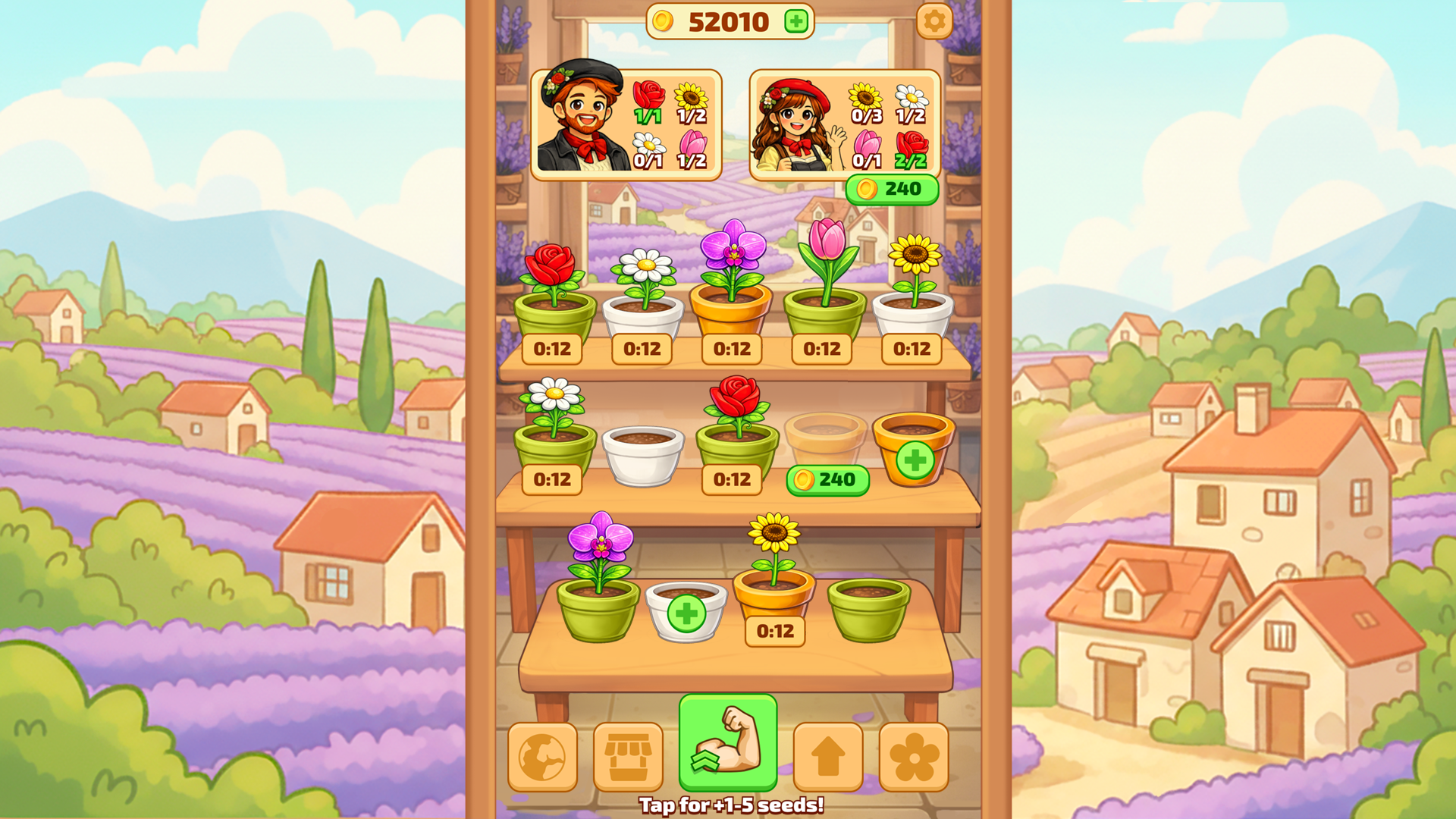
Task: Serve the male customer's order card
Action: click(626, 125)
